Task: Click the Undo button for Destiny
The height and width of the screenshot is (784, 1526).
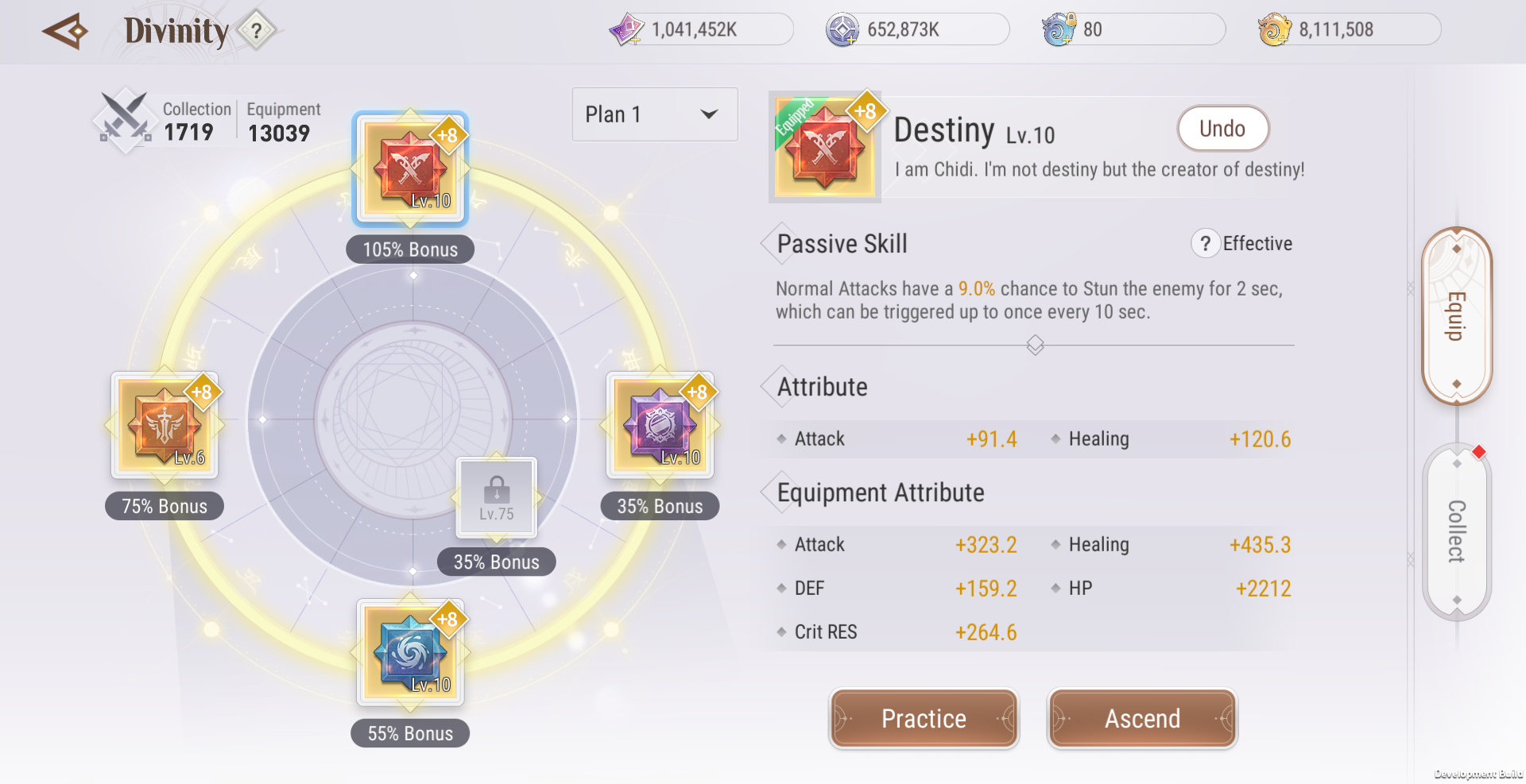Action: (x=1222, y=128)
